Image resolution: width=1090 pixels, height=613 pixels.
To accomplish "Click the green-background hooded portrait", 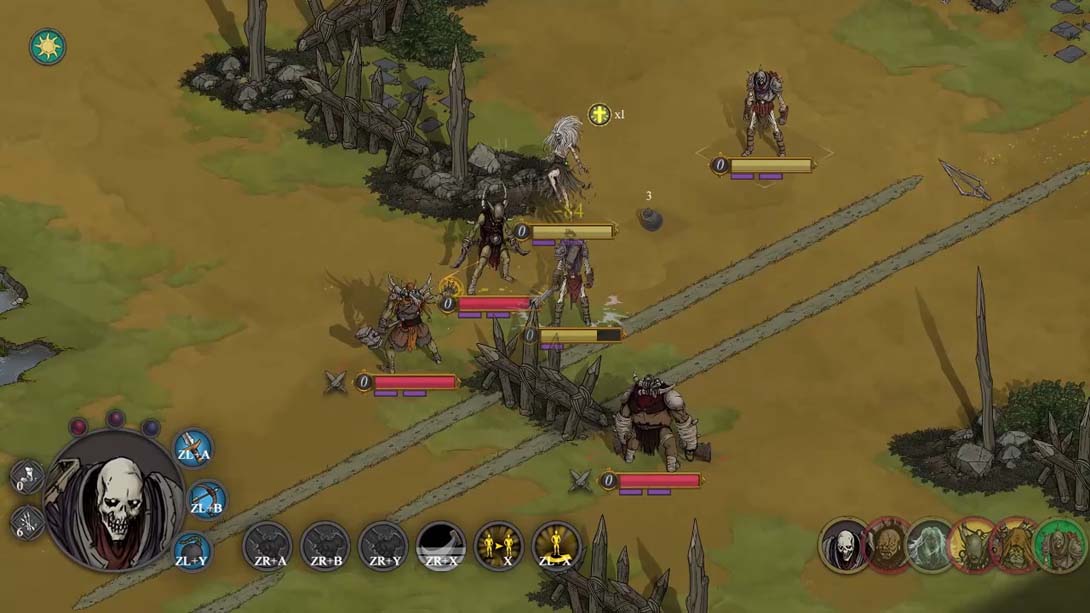I will [x=1059, y=545].
